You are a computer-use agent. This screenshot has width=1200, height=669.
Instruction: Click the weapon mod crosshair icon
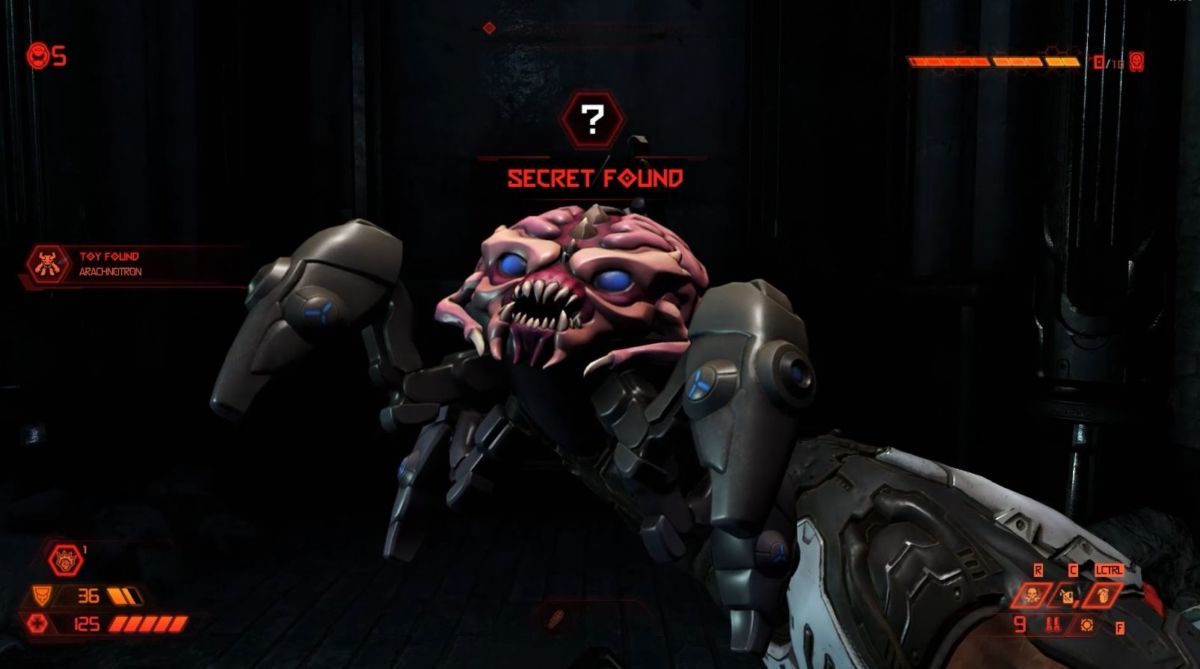(1088, 626)
